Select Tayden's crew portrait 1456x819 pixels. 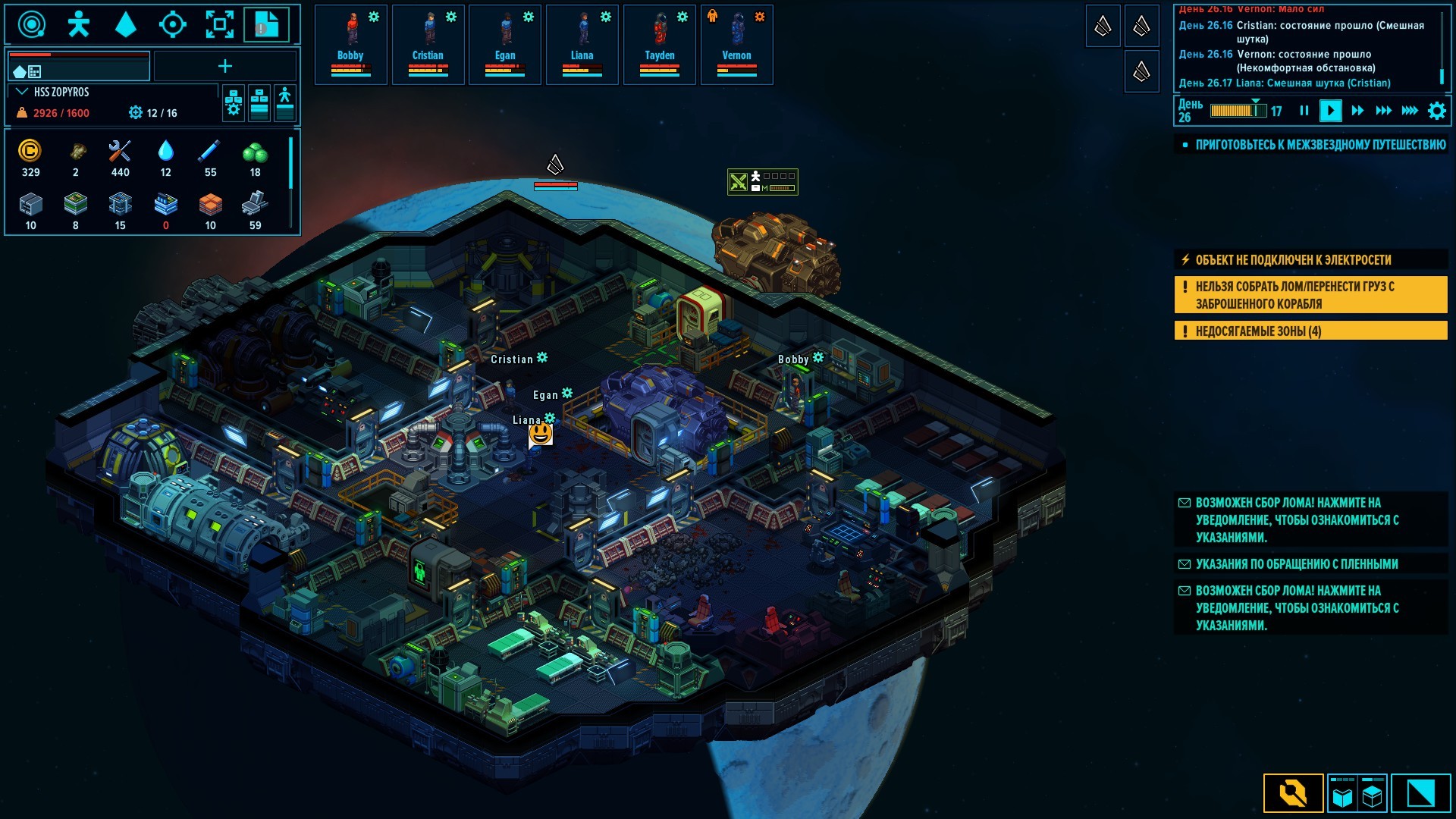pos(660,44)
